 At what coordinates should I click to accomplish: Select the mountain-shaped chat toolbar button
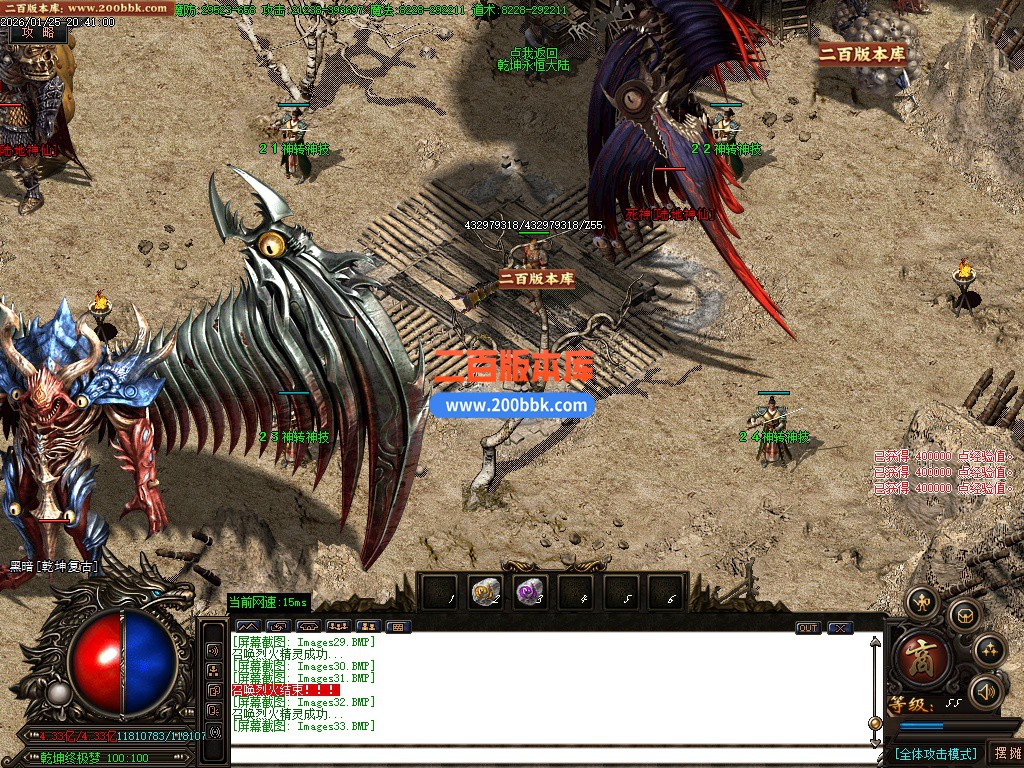point(246,627)
